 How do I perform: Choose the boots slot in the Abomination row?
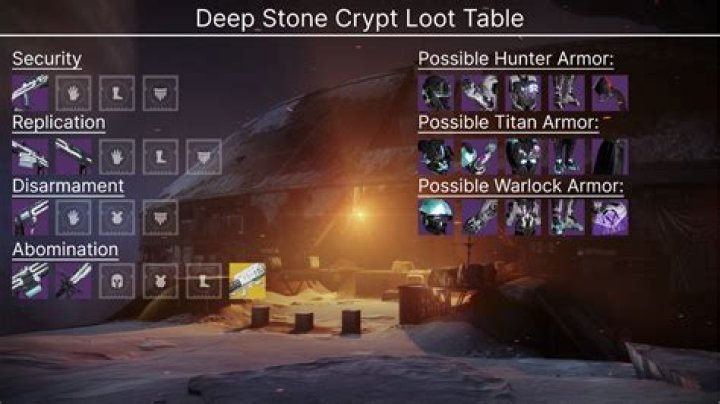point(204,281)
